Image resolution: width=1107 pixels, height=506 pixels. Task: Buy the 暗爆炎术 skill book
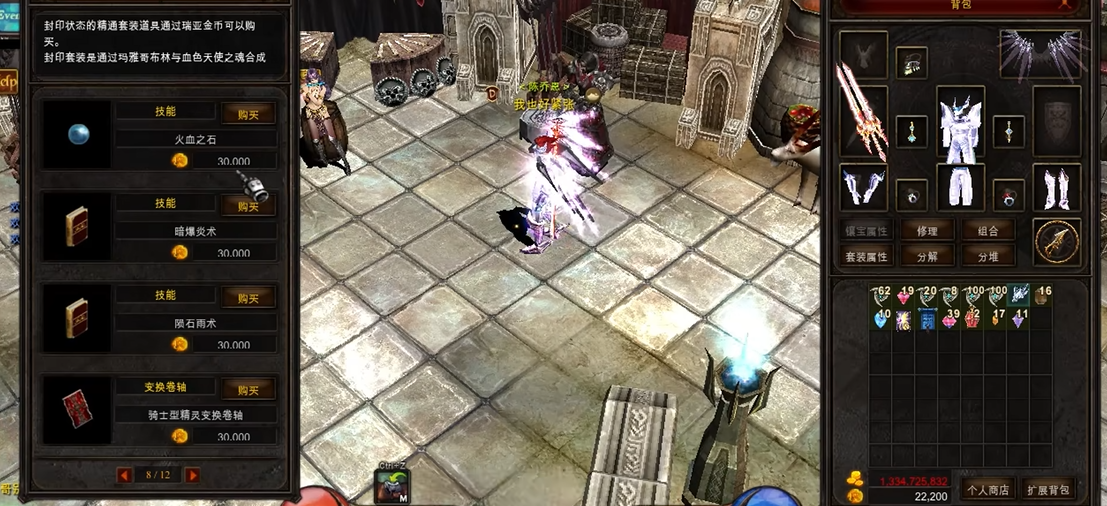248,206
